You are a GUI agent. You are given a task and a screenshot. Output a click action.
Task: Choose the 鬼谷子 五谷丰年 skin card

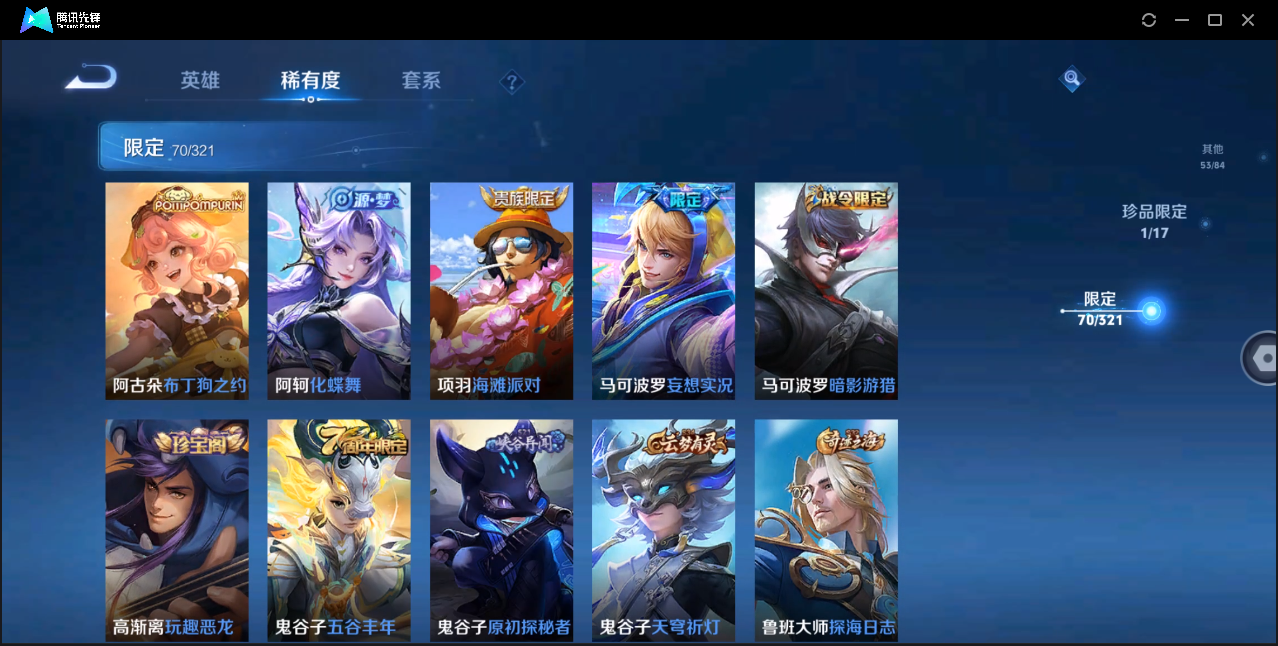tap(339, 529)
